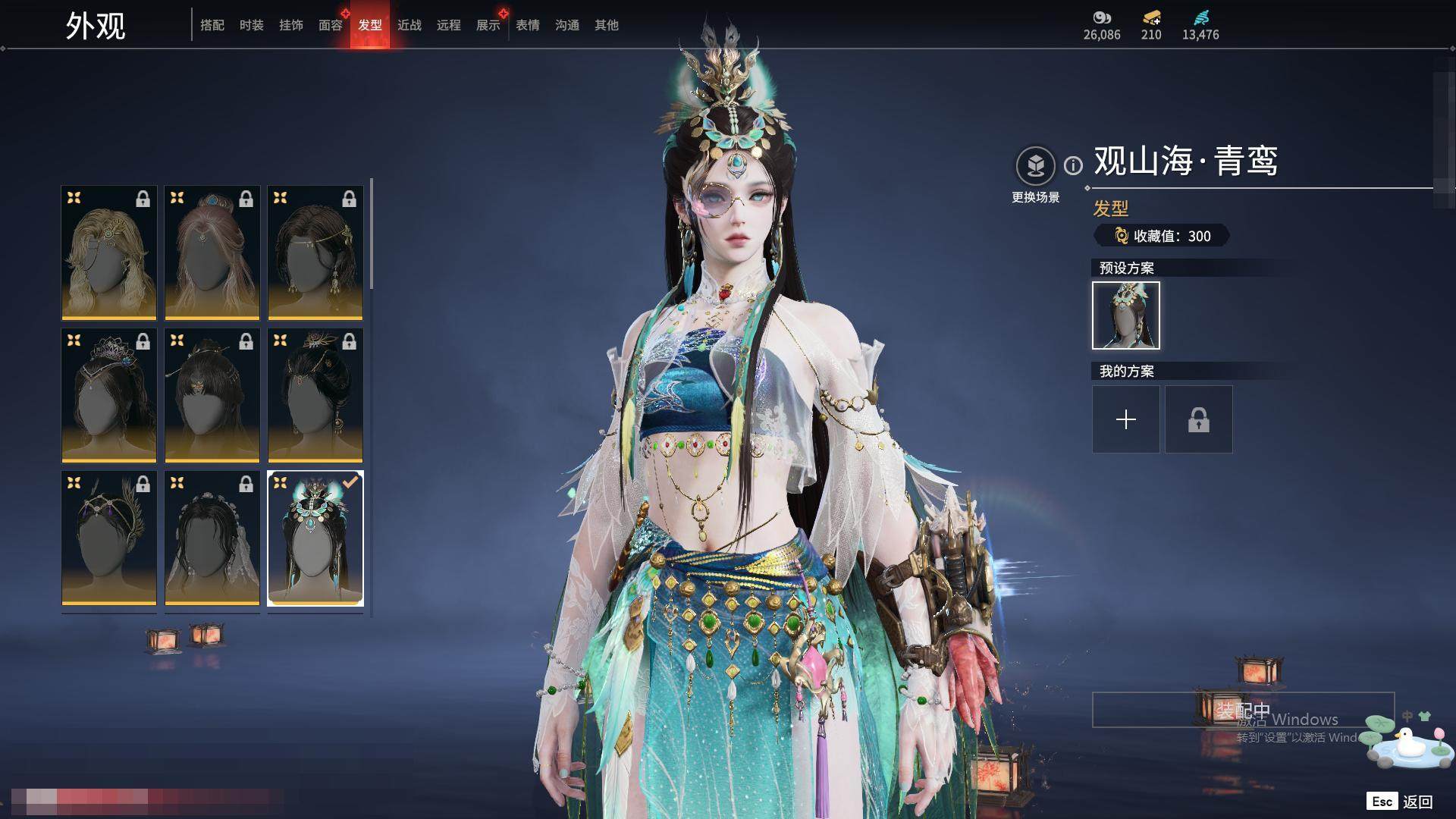Go to the 面容 tab

click(331, 26)
